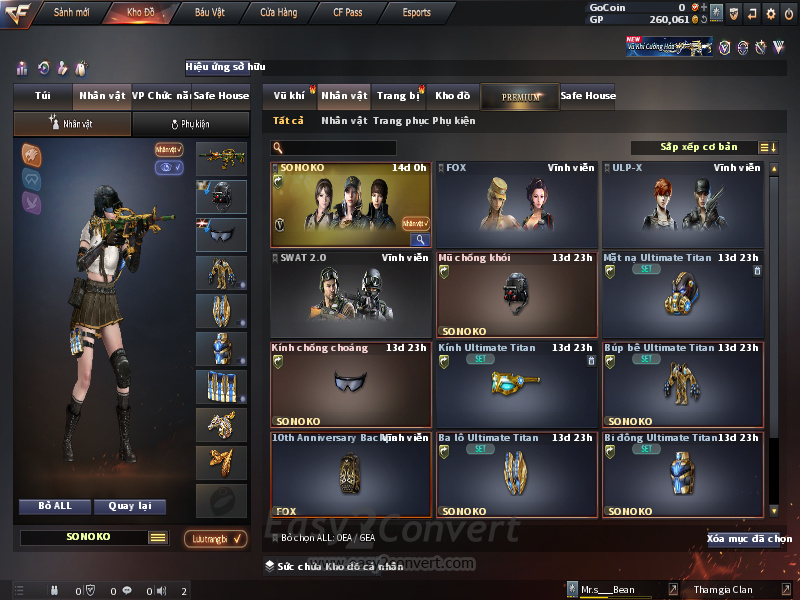Viewport: 800px width, 600px height.
Task: Open the Sảnh mới lobby tab
Action: point(72,13)
